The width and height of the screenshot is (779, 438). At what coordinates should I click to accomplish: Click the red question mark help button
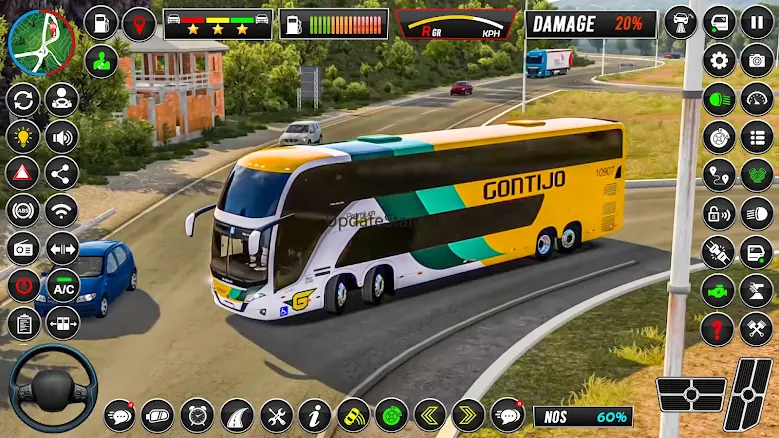tap(718, 328)
